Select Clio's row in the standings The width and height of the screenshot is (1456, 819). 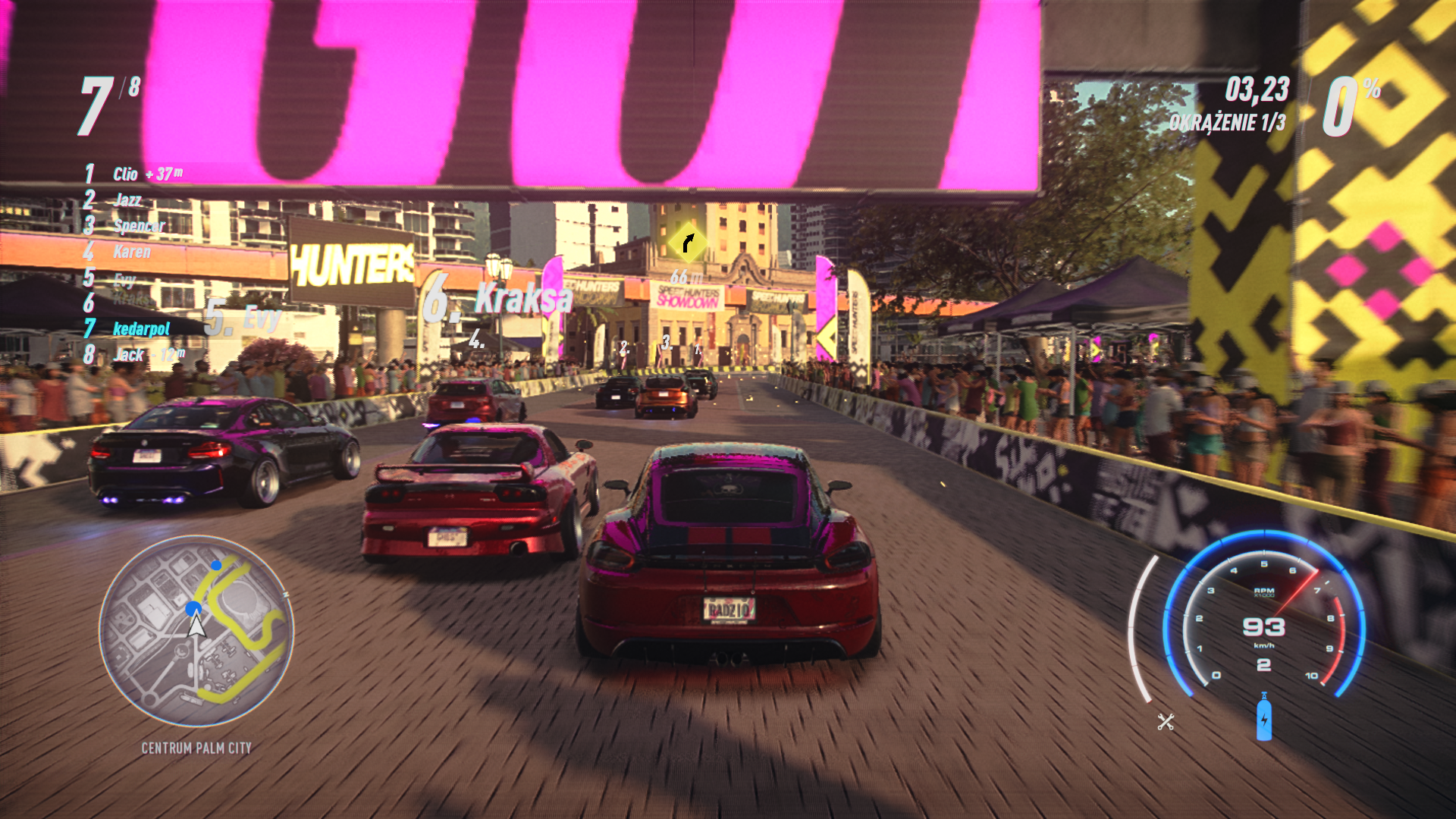tap(133, 174)
